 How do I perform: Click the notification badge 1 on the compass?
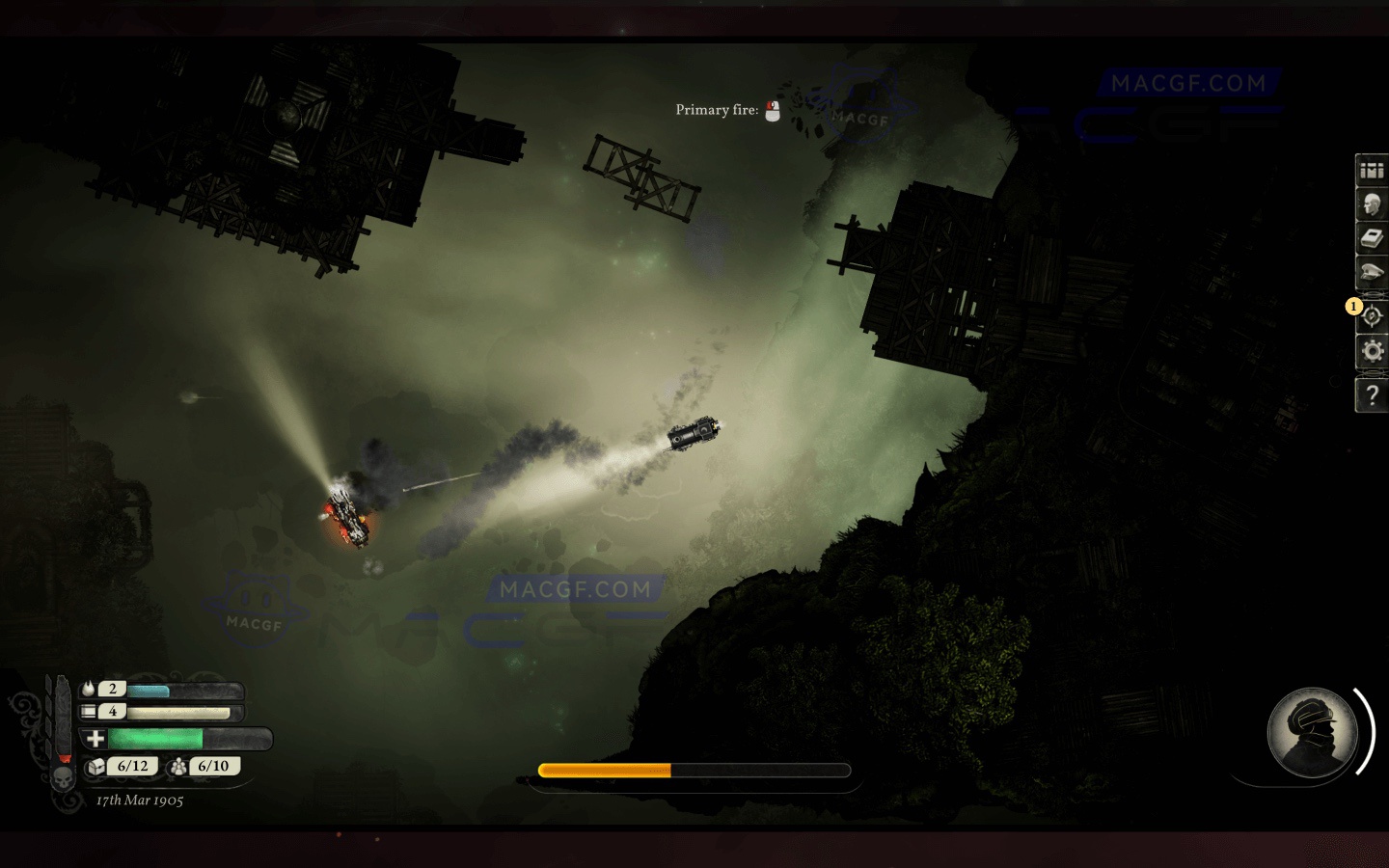[1353, 306]
